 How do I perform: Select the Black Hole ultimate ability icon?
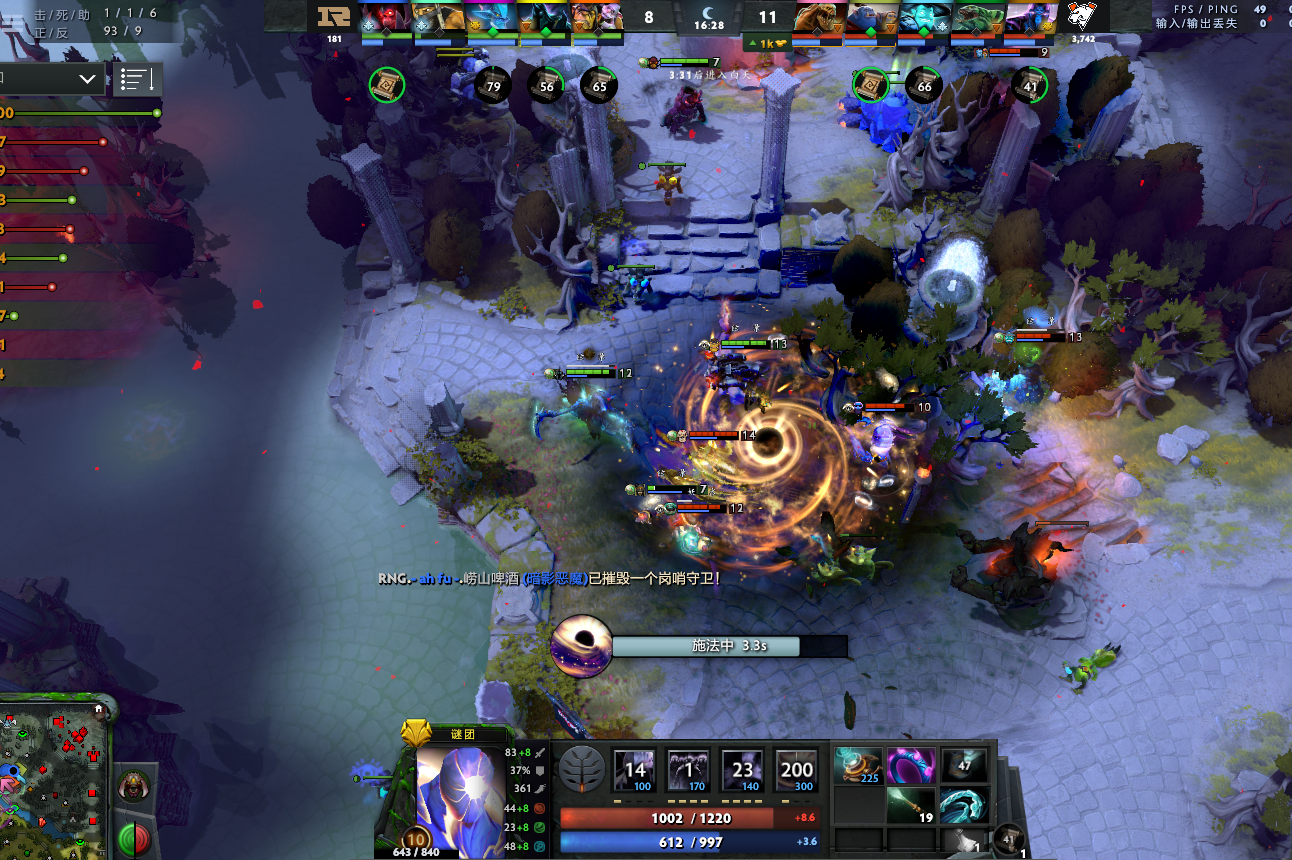point(797,771)
